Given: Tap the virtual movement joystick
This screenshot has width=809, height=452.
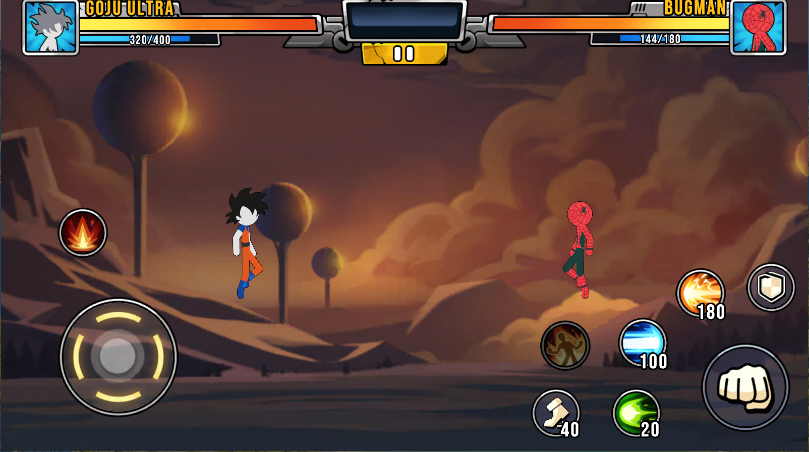Looking at the screenshot, I should point(118,356).
